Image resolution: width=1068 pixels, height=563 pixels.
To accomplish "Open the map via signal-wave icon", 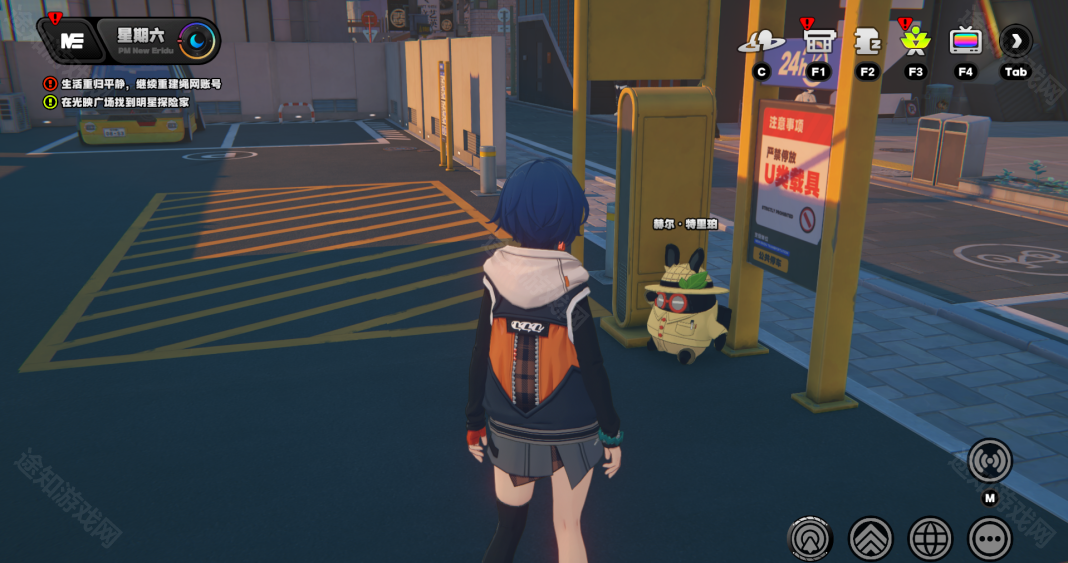I will point(990,461).
